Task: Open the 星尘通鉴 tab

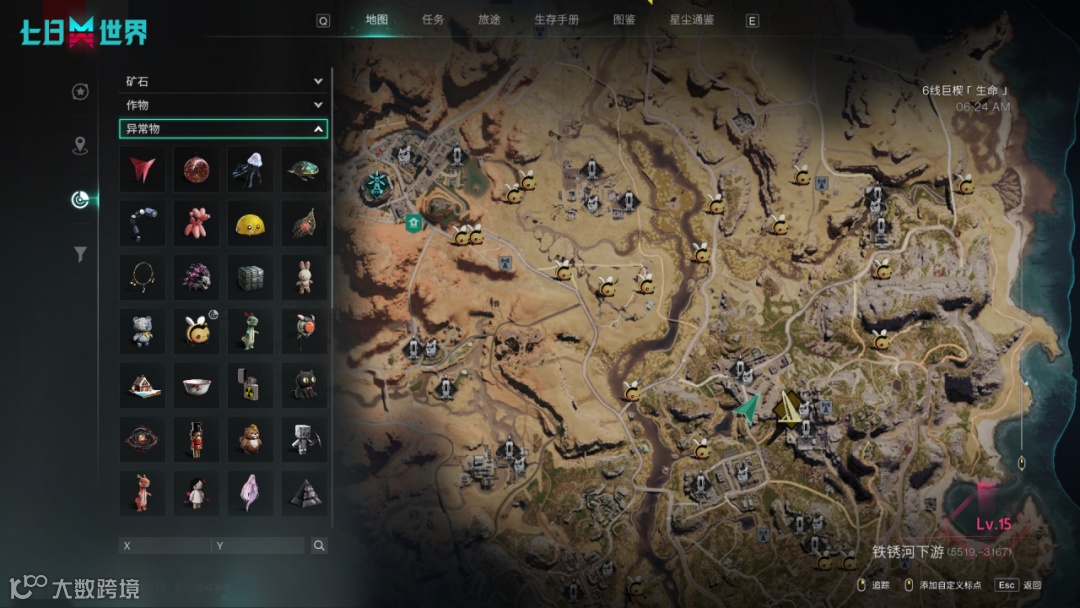Action: 692,19
